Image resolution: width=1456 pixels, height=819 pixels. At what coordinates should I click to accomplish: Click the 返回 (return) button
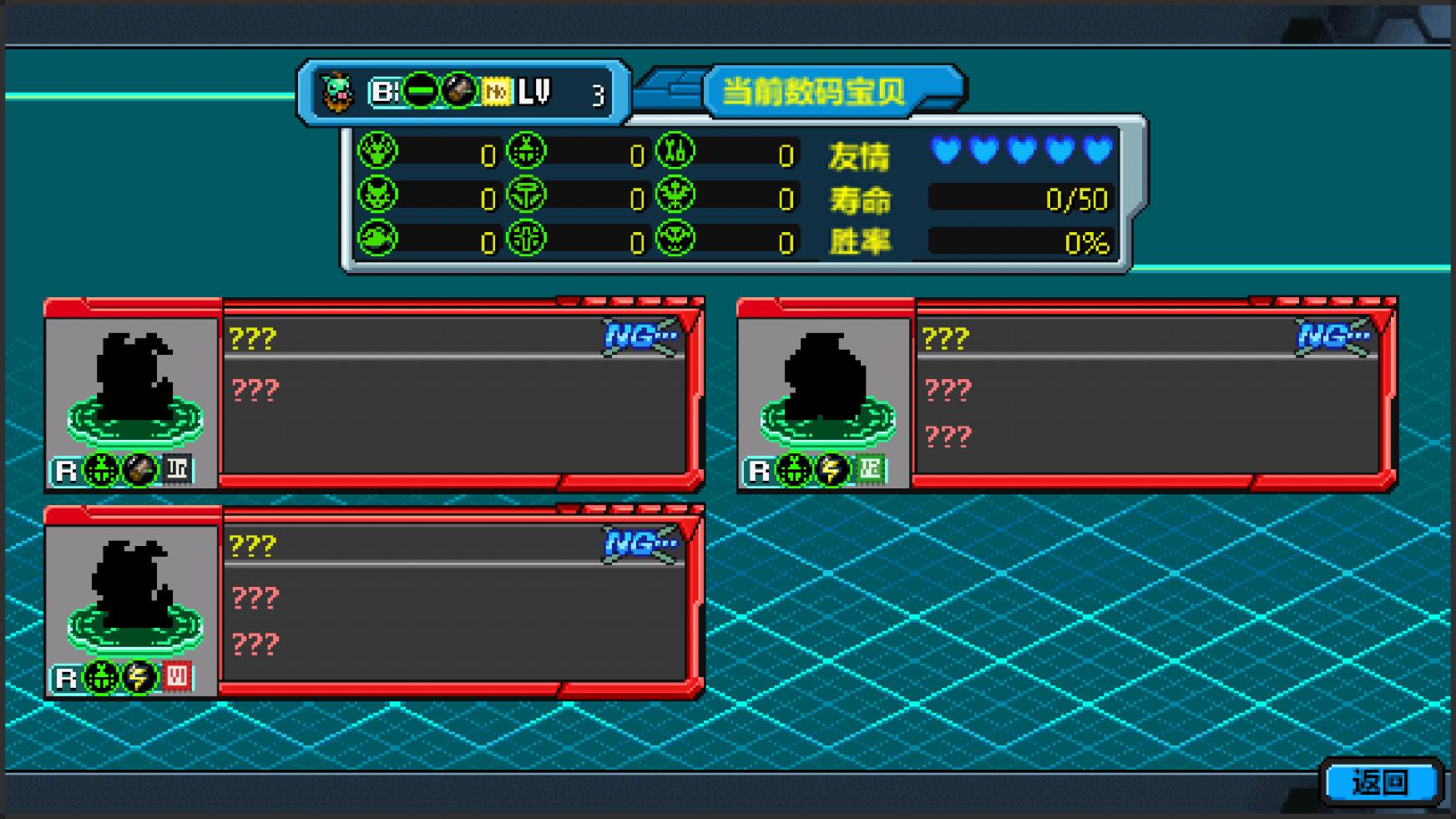tap(1381, 782)
